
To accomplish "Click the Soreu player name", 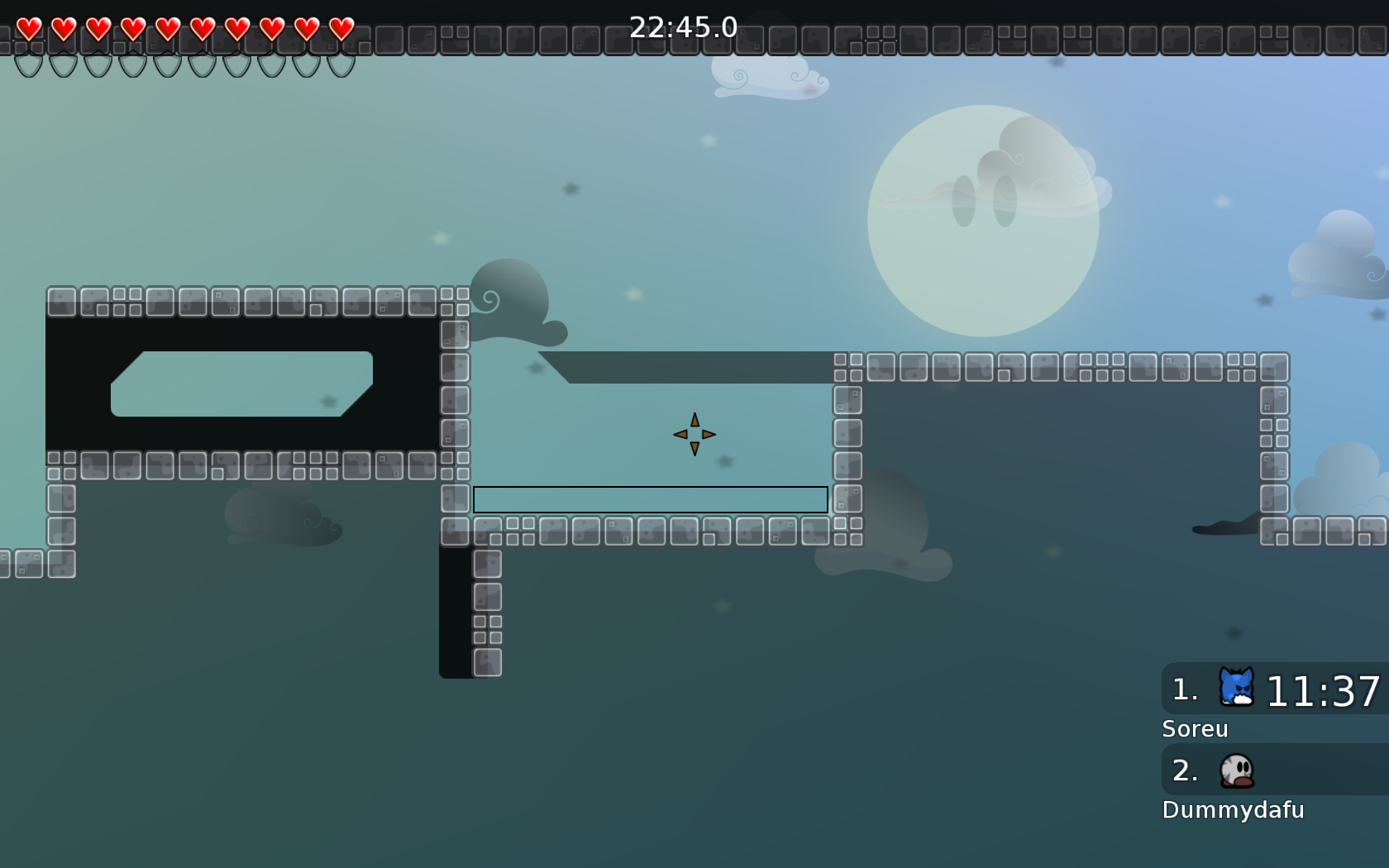I will (x=1196, y=729).
